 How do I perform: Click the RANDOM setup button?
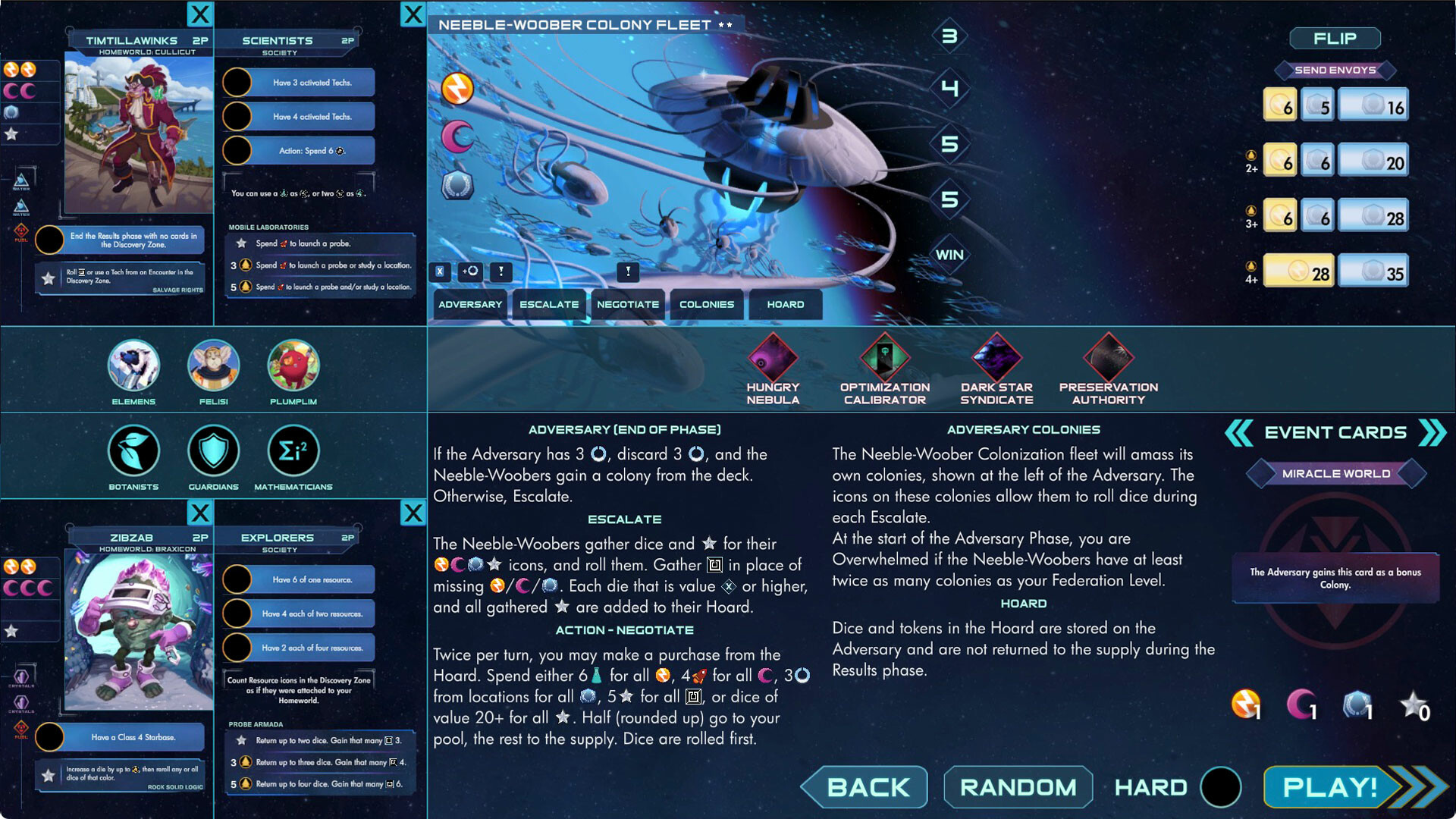pyautogui.click(x=1018, y=786)
